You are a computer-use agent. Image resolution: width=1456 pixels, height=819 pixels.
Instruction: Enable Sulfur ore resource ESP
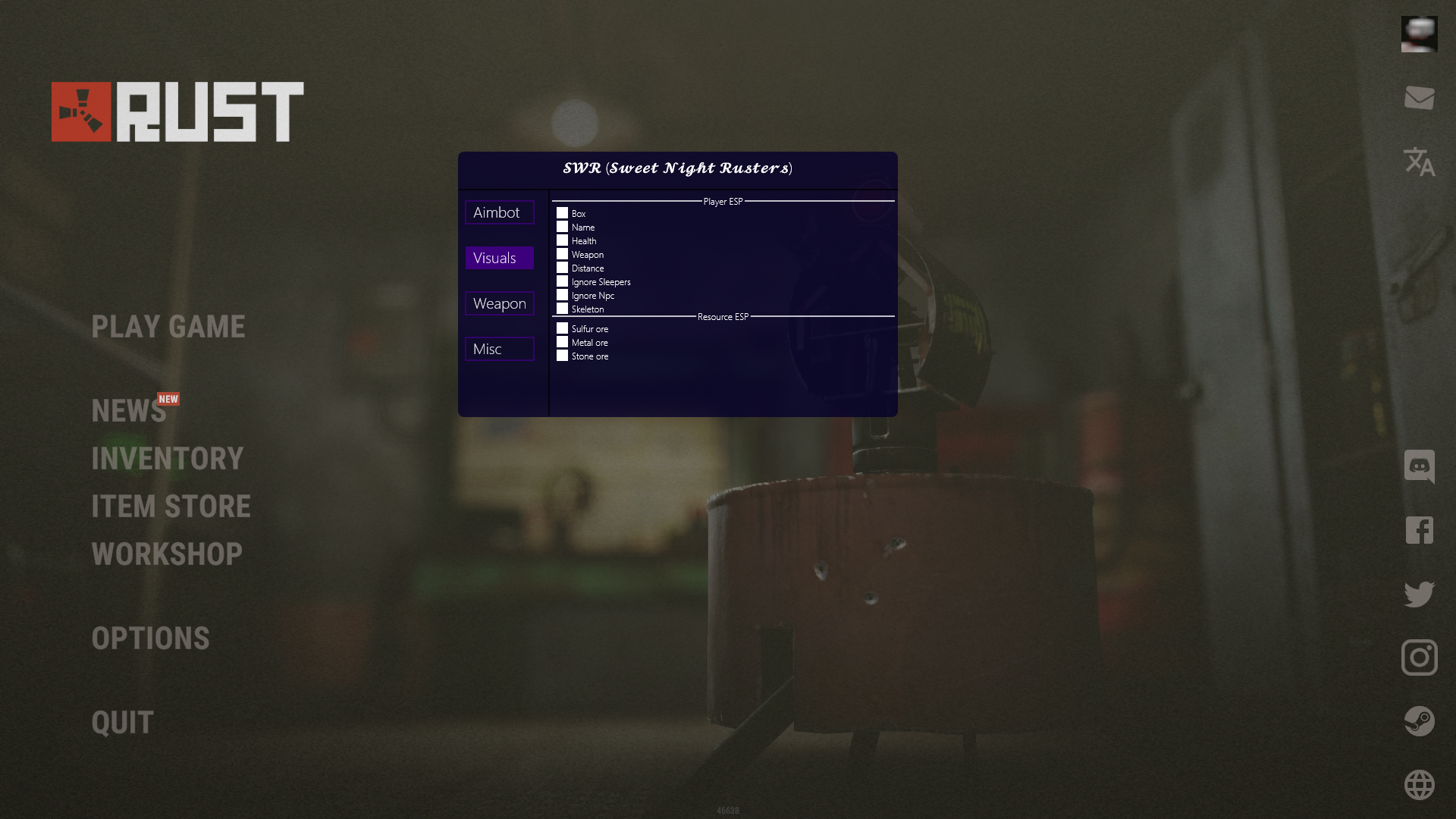tap(562, 328)
